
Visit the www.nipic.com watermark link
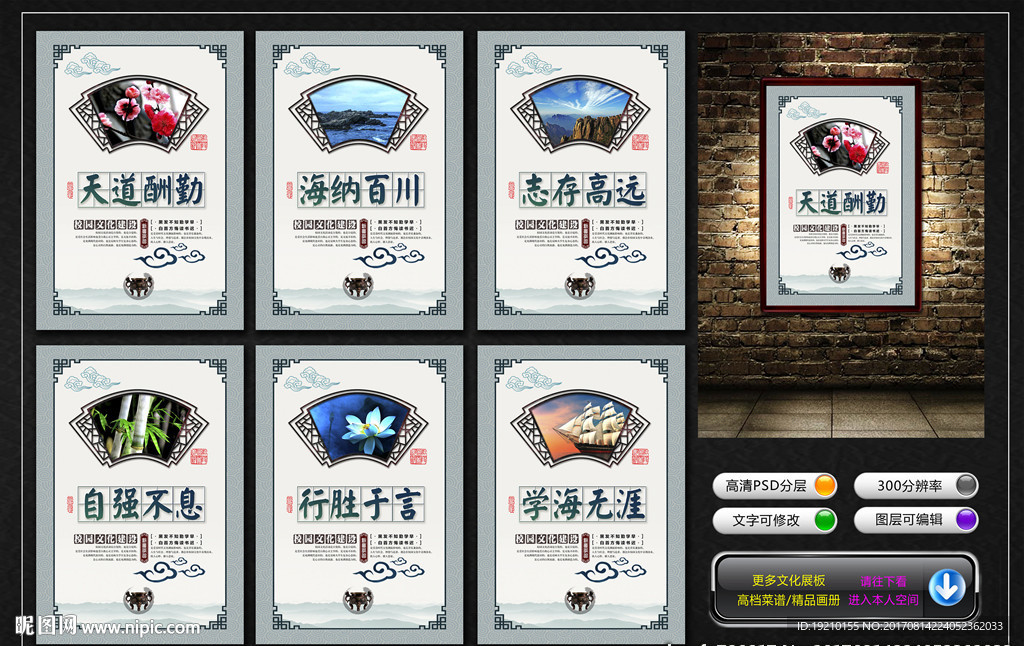pyautogui.click(x=140, y=628)
